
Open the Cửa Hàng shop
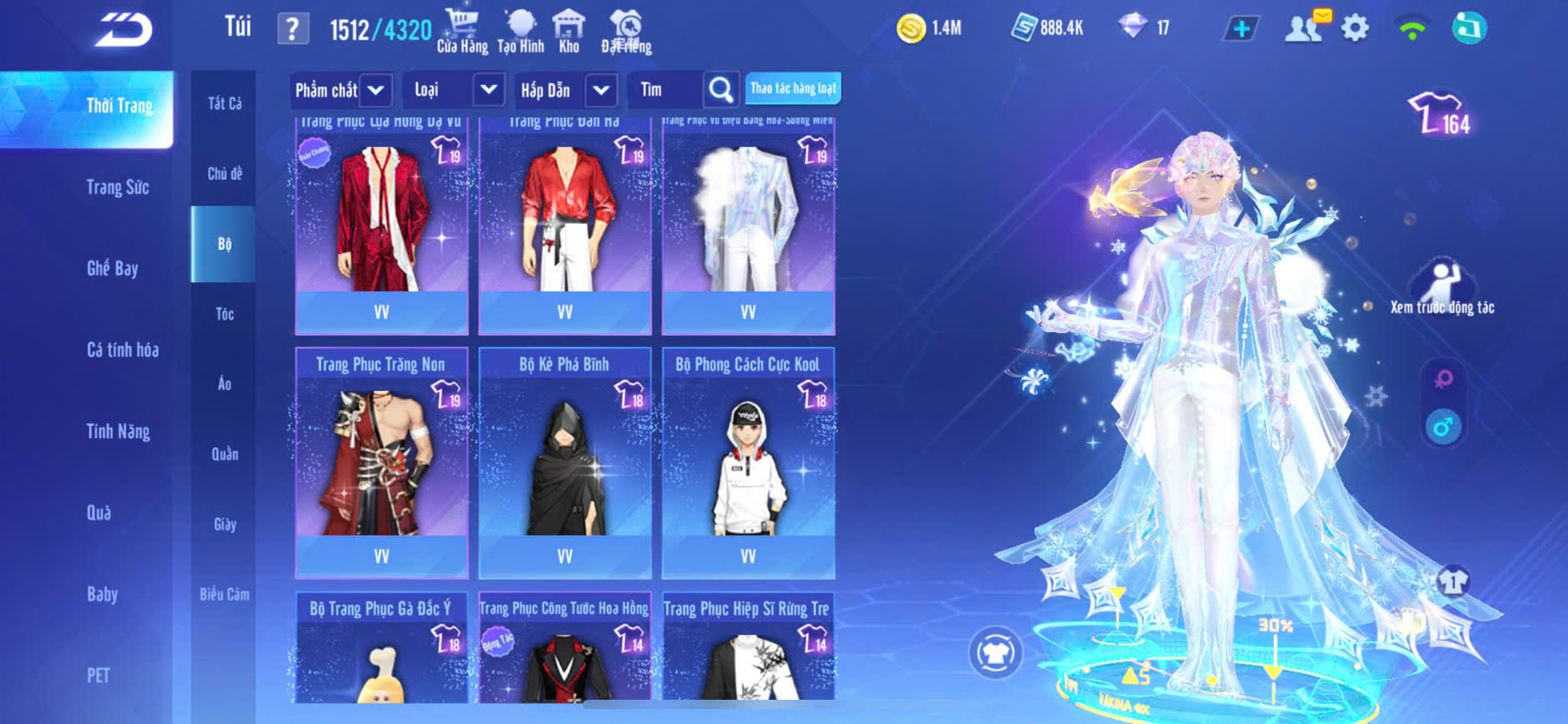click(x=462, y=31)
